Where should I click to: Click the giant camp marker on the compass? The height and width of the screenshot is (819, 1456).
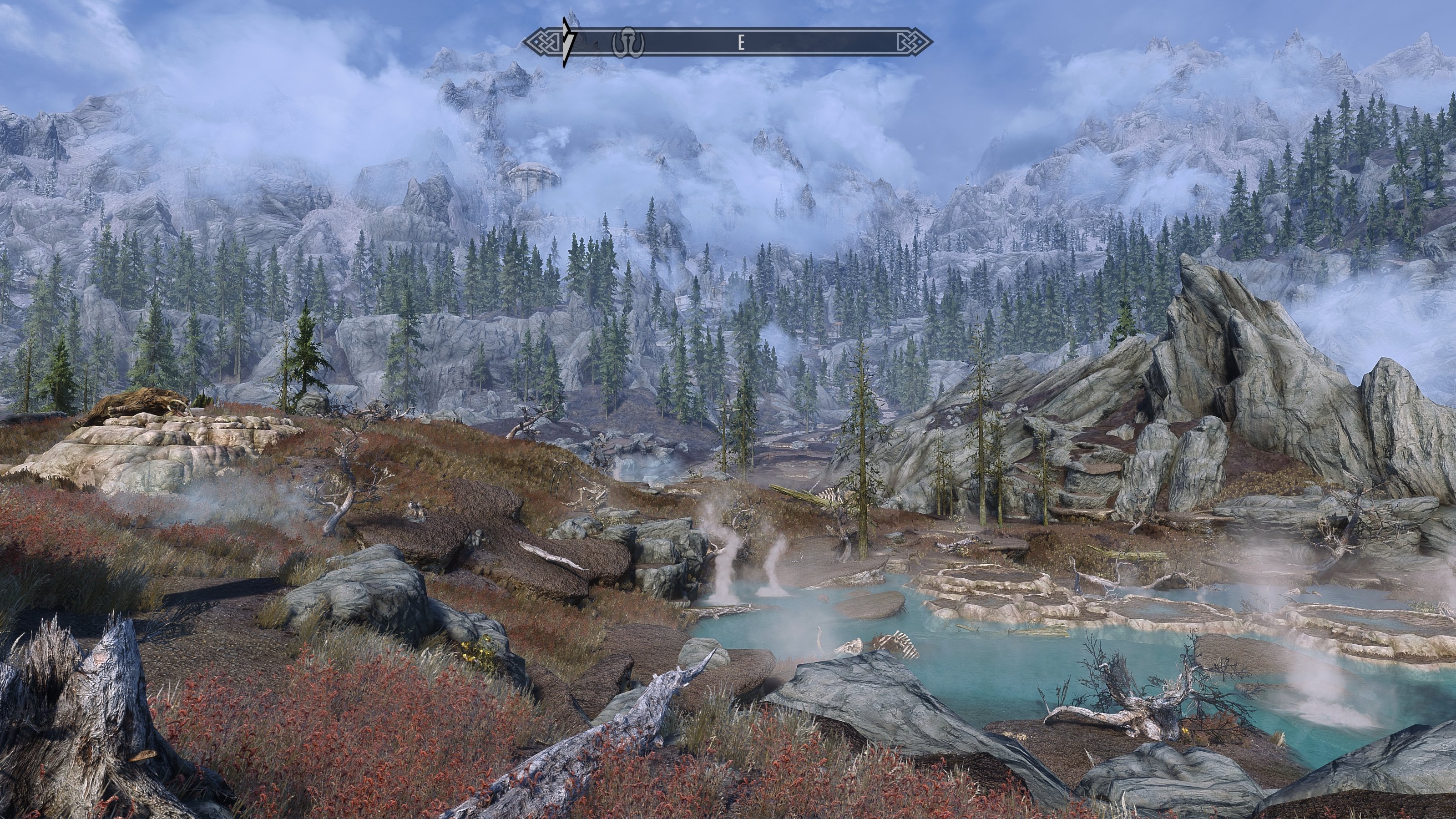pyautogui.click(x=628, y=43)
